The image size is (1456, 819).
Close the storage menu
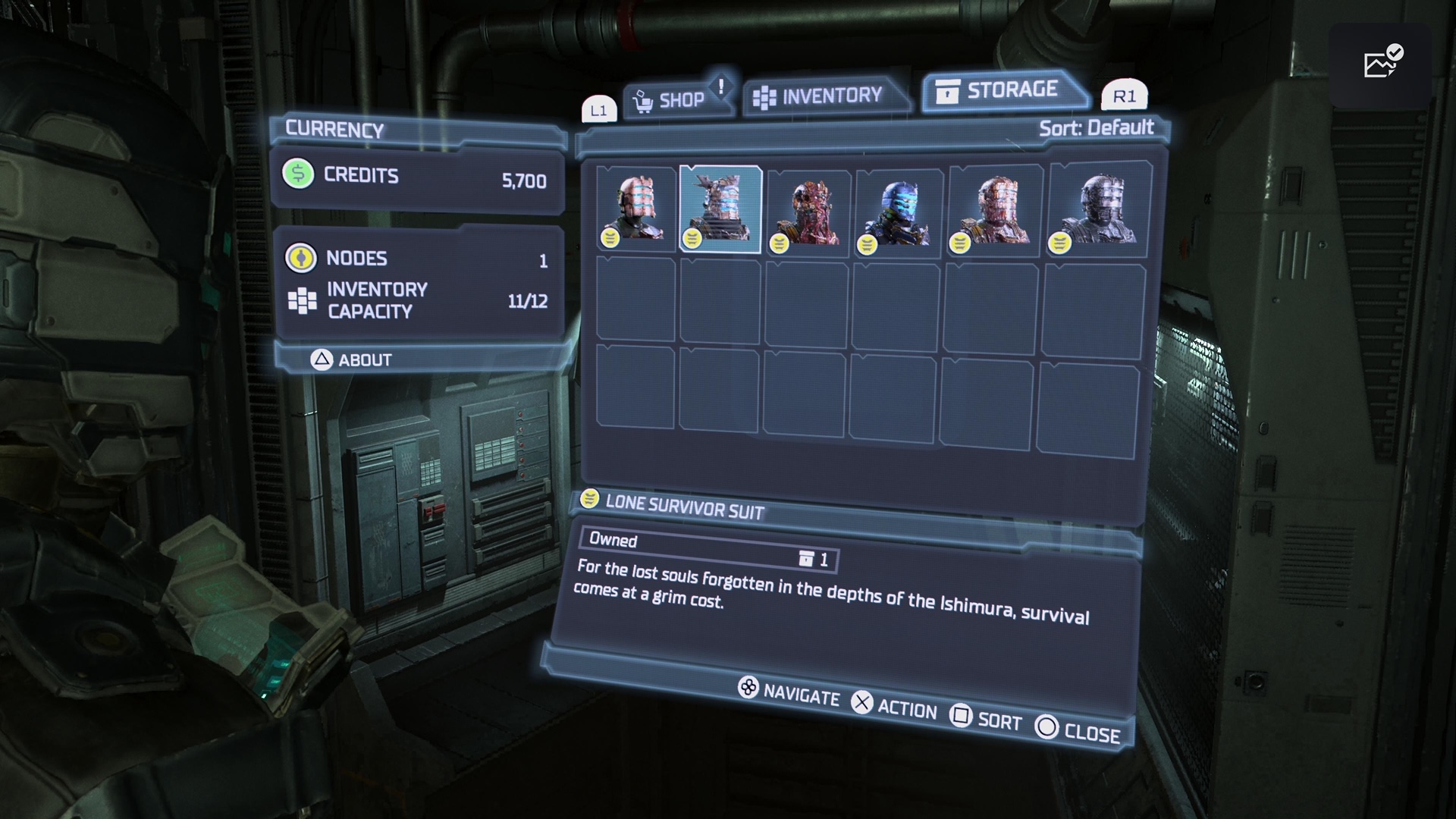1078,730
